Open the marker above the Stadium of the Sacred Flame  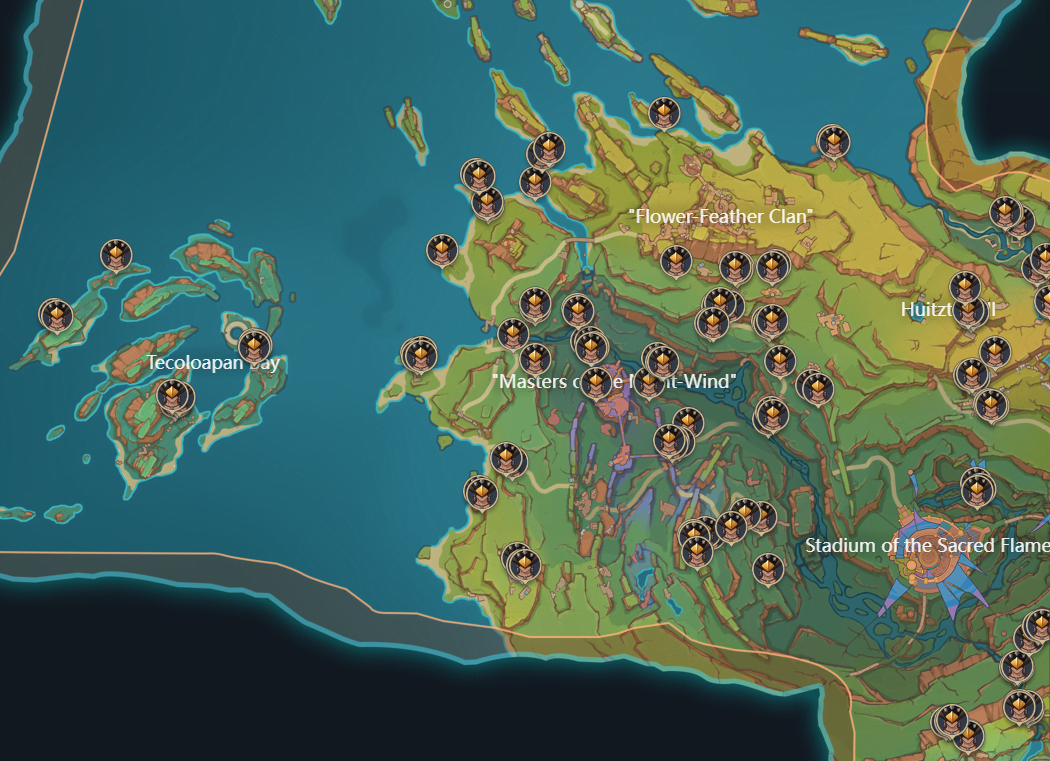[x=977, y=489]
